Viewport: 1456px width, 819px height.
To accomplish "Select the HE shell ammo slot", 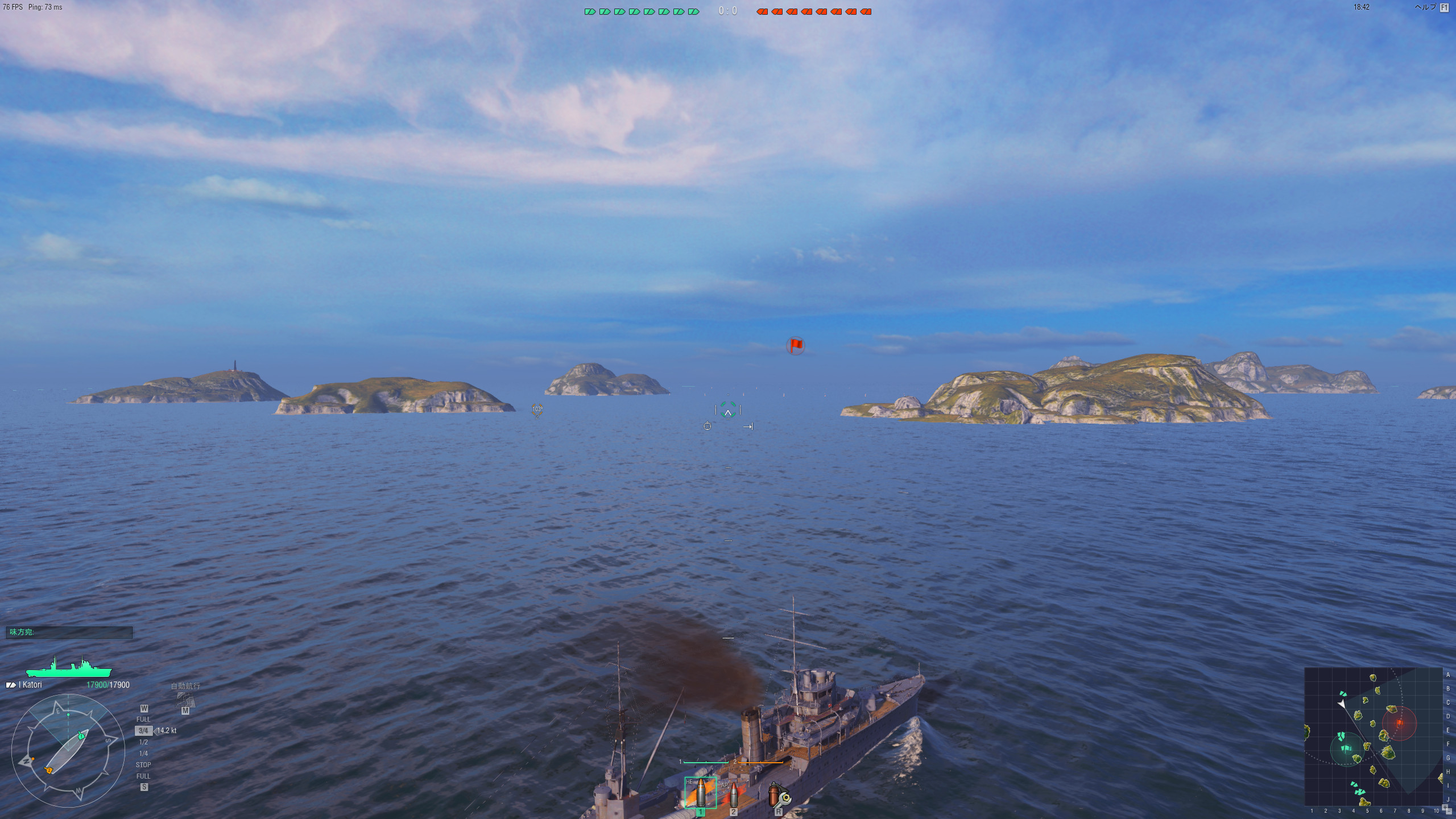I will pyautogui.click(x=700, y=792).
